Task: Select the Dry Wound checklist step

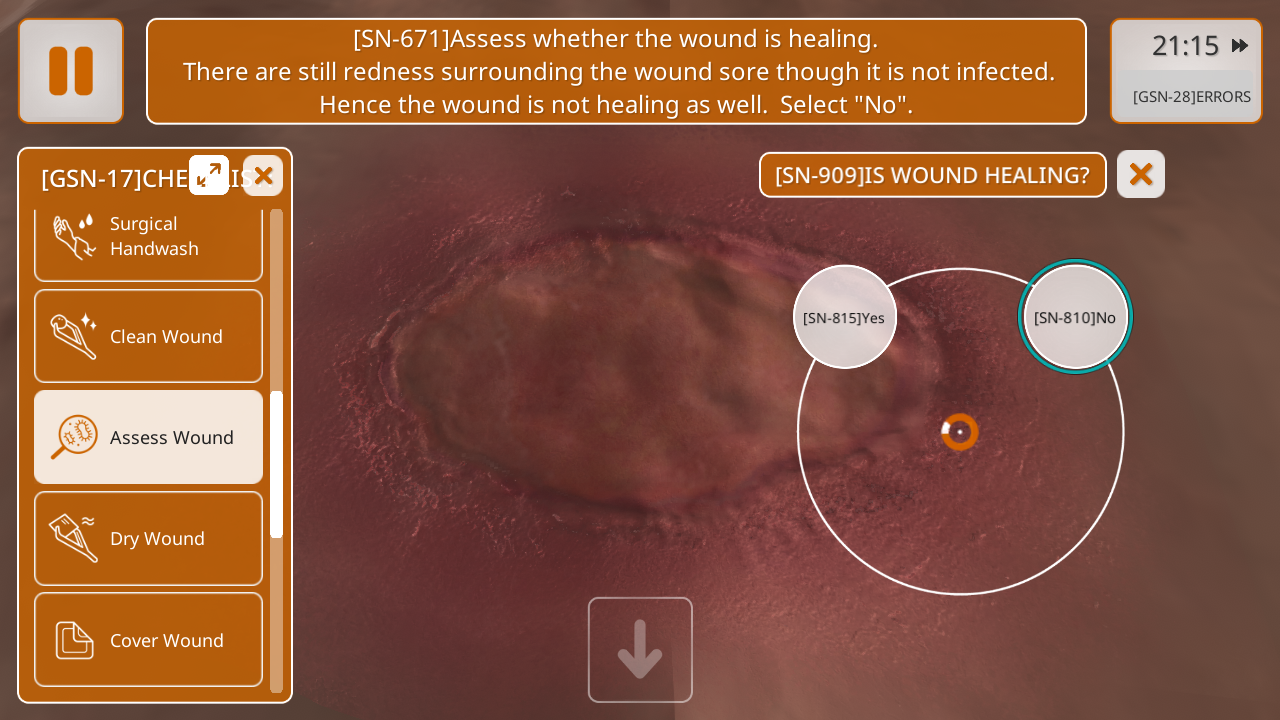Action: (149, 538)
